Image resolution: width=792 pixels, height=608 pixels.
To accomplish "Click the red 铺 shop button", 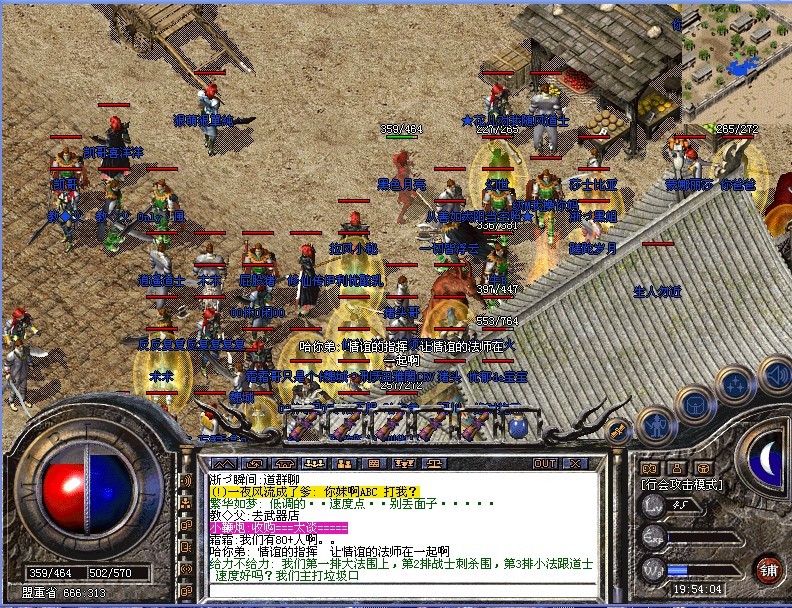I will [x=770, y=571].
